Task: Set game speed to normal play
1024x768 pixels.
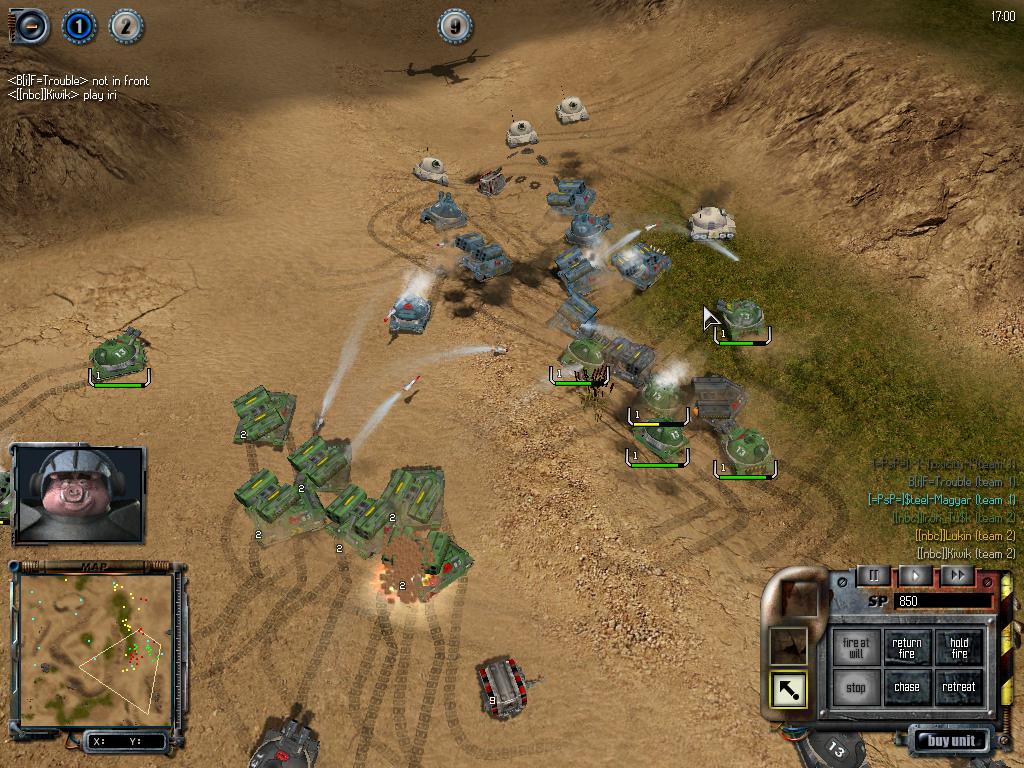Action: 915,575
